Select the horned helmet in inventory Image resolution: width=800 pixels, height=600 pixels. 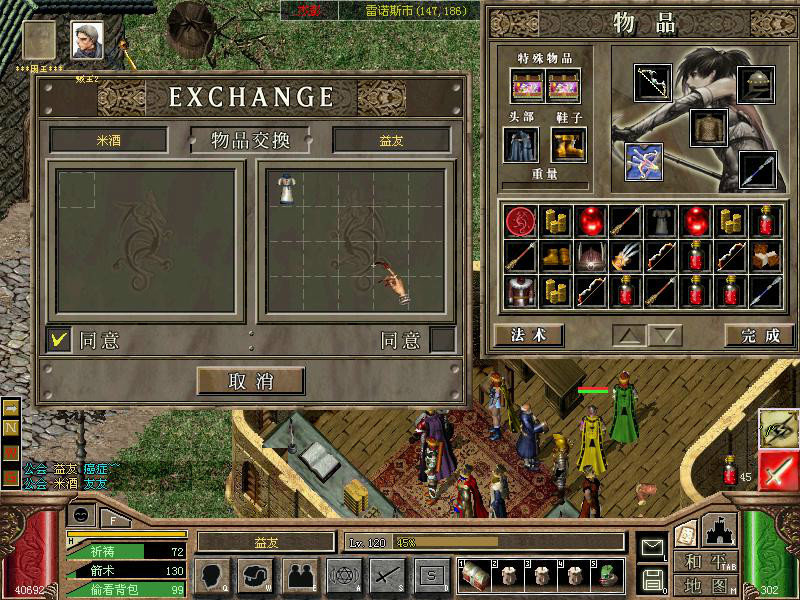tap(591, 256)
